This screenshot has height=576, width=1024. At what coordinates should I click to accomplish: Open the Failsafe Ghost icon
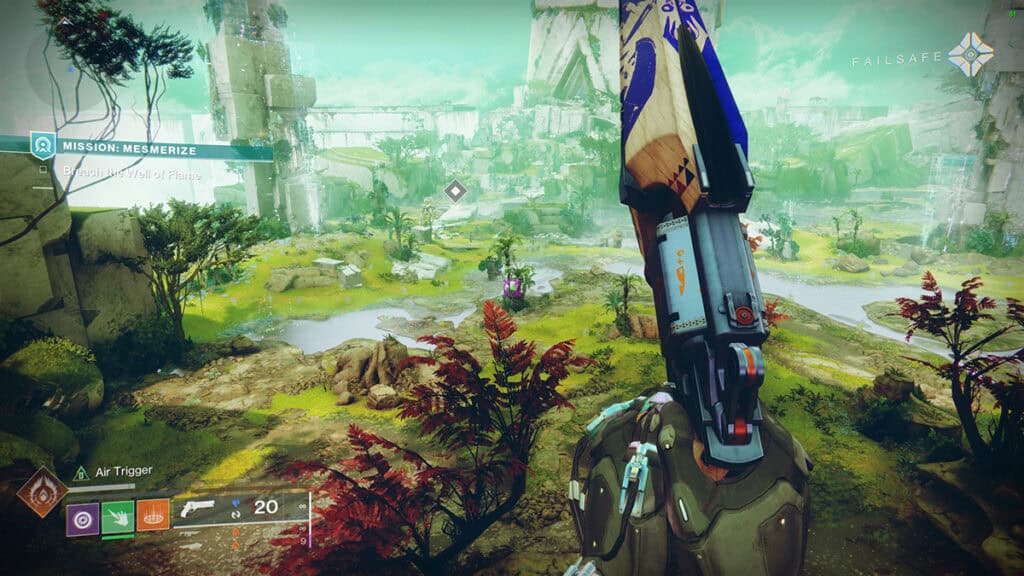pyautogui.click(x=970, y=55)
